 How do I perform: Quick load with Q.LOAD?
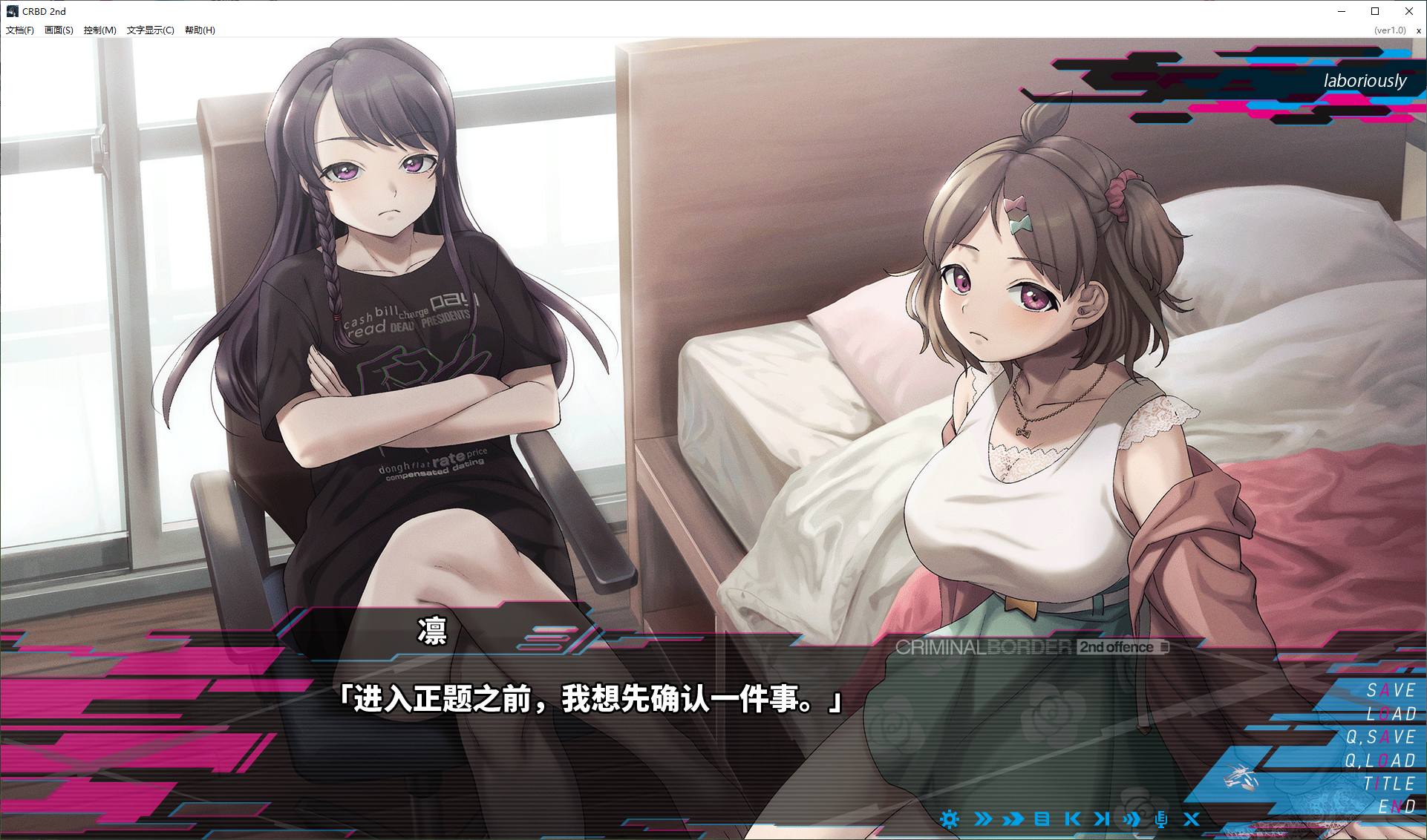click(1381, 761)
